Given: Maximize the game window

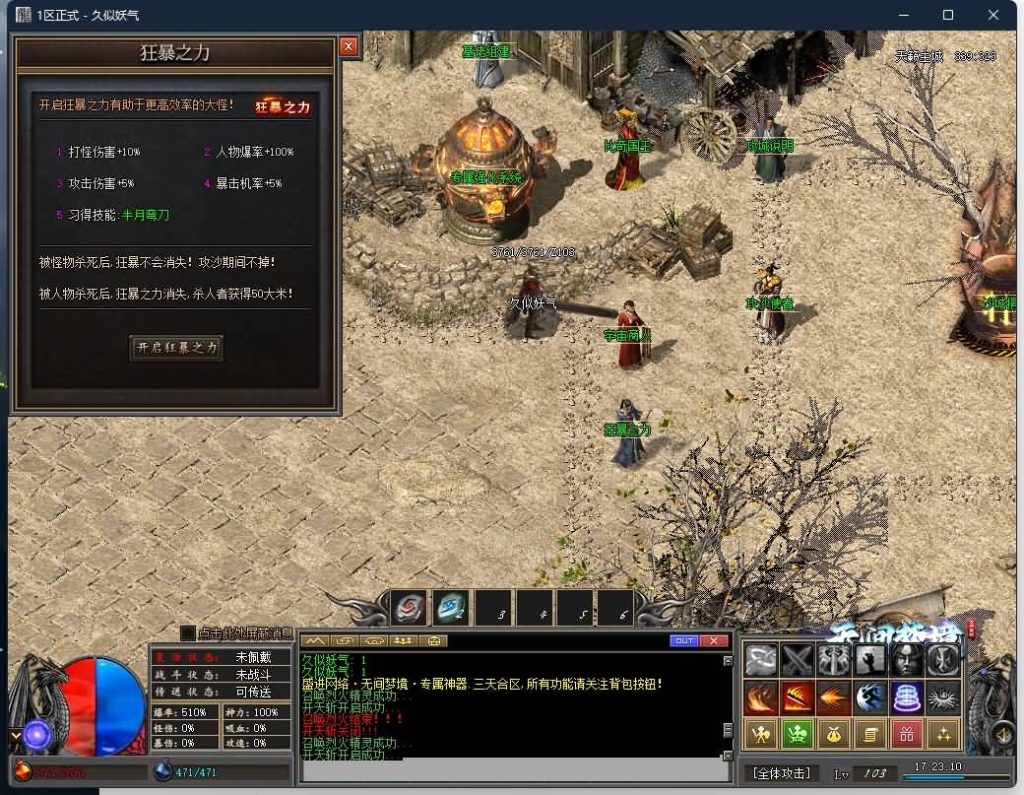Looking at the screenshot, I should (x=948, y=15).
